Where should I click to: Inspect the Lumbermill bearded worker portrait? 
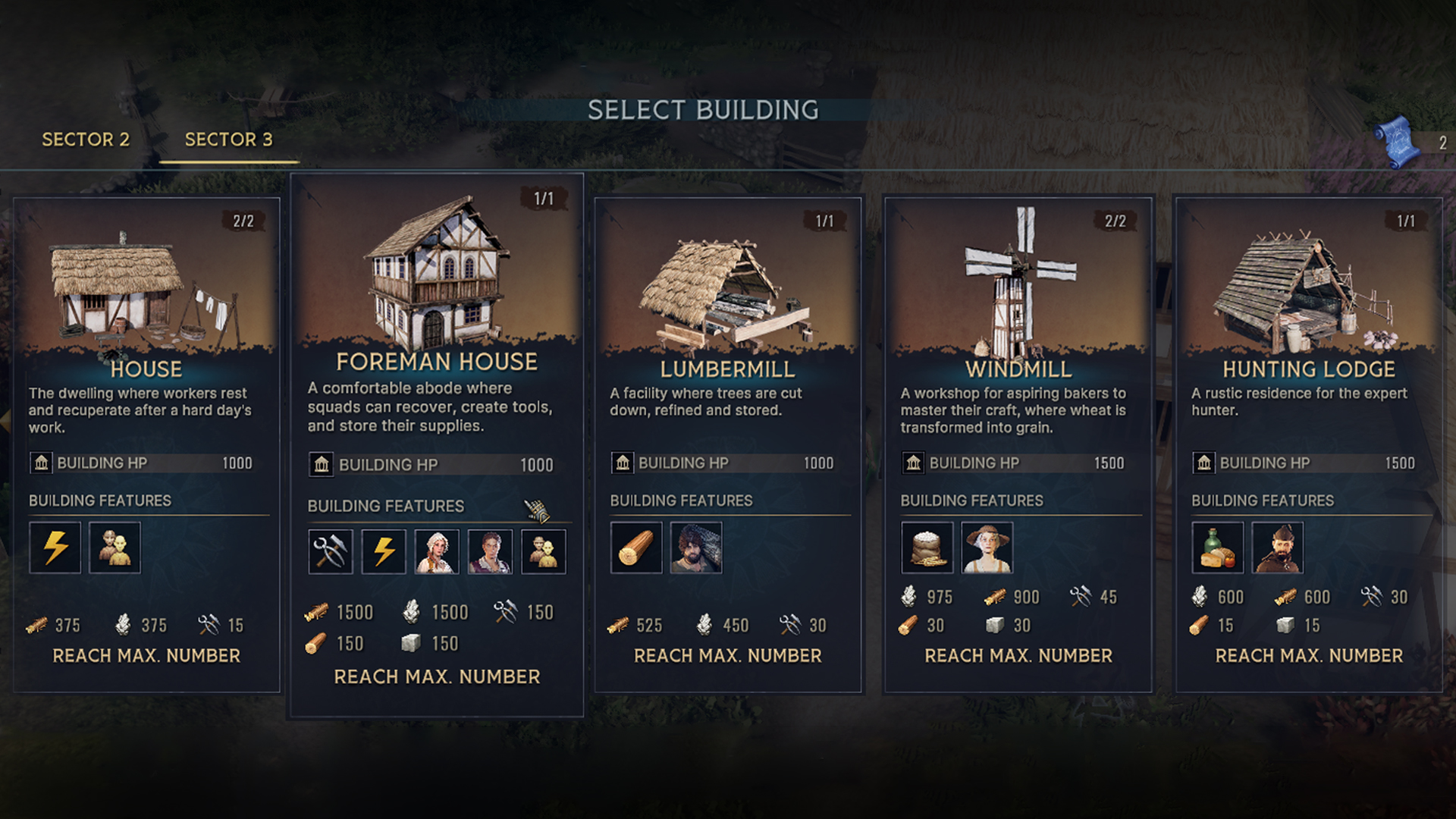(696, 548)
